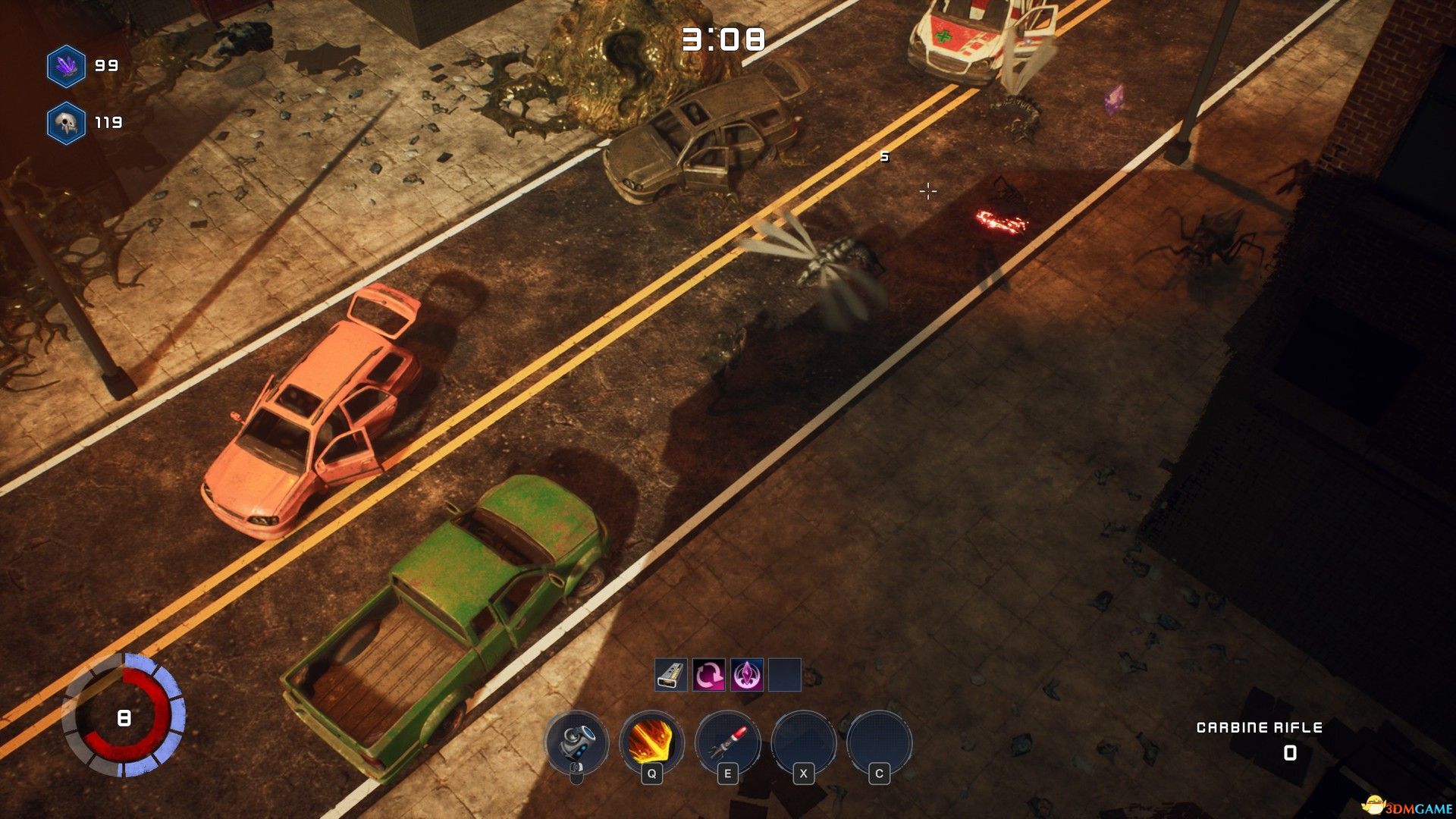Use the fiery slash ability
This screenshot has height=819, width=1456.
(651, 741)
